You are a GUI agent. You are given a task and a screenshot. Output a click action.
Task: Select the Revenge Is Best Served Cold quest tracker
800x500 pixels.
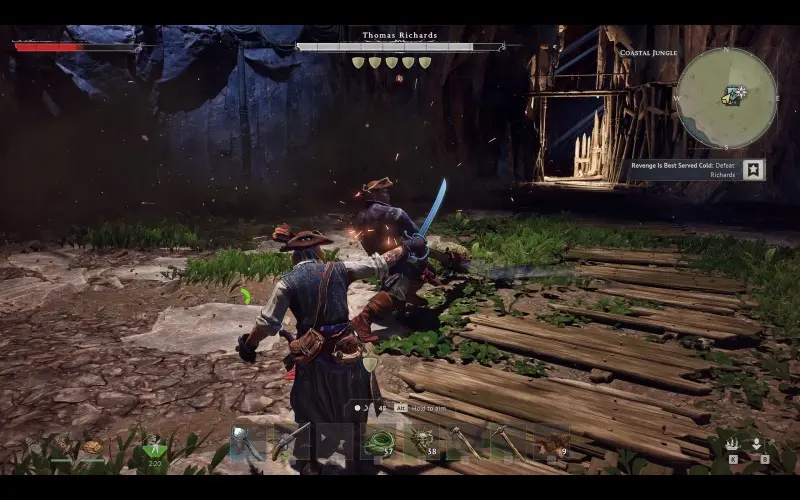click(x=682, y=170)
